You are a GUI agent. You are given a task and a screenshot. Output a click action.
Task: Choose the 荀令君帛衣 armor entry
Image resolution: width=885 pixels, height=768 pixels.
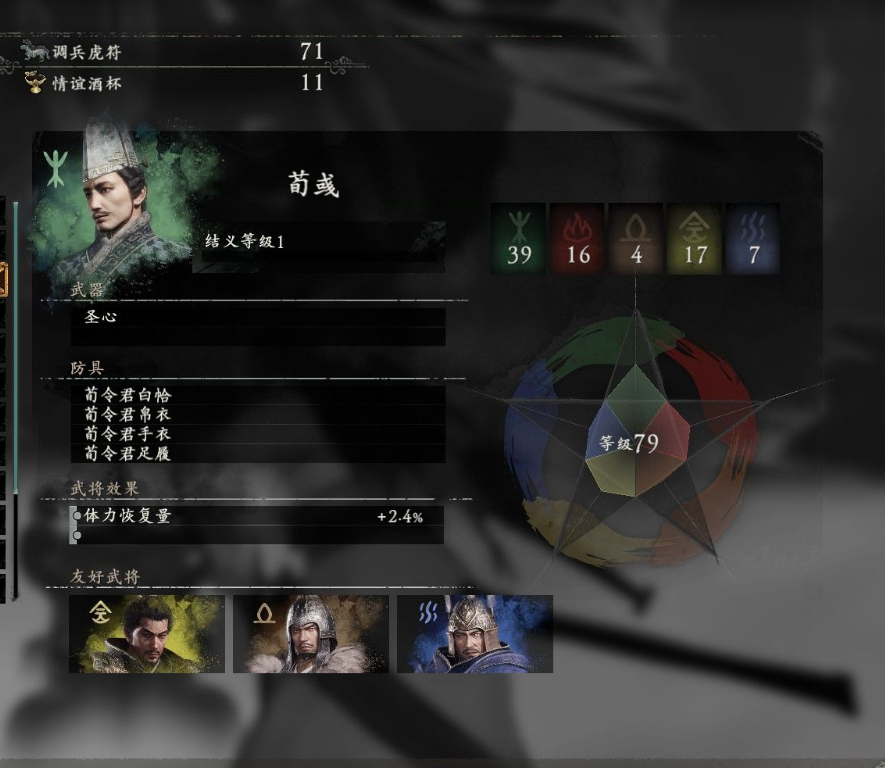[x=258, y=414]
